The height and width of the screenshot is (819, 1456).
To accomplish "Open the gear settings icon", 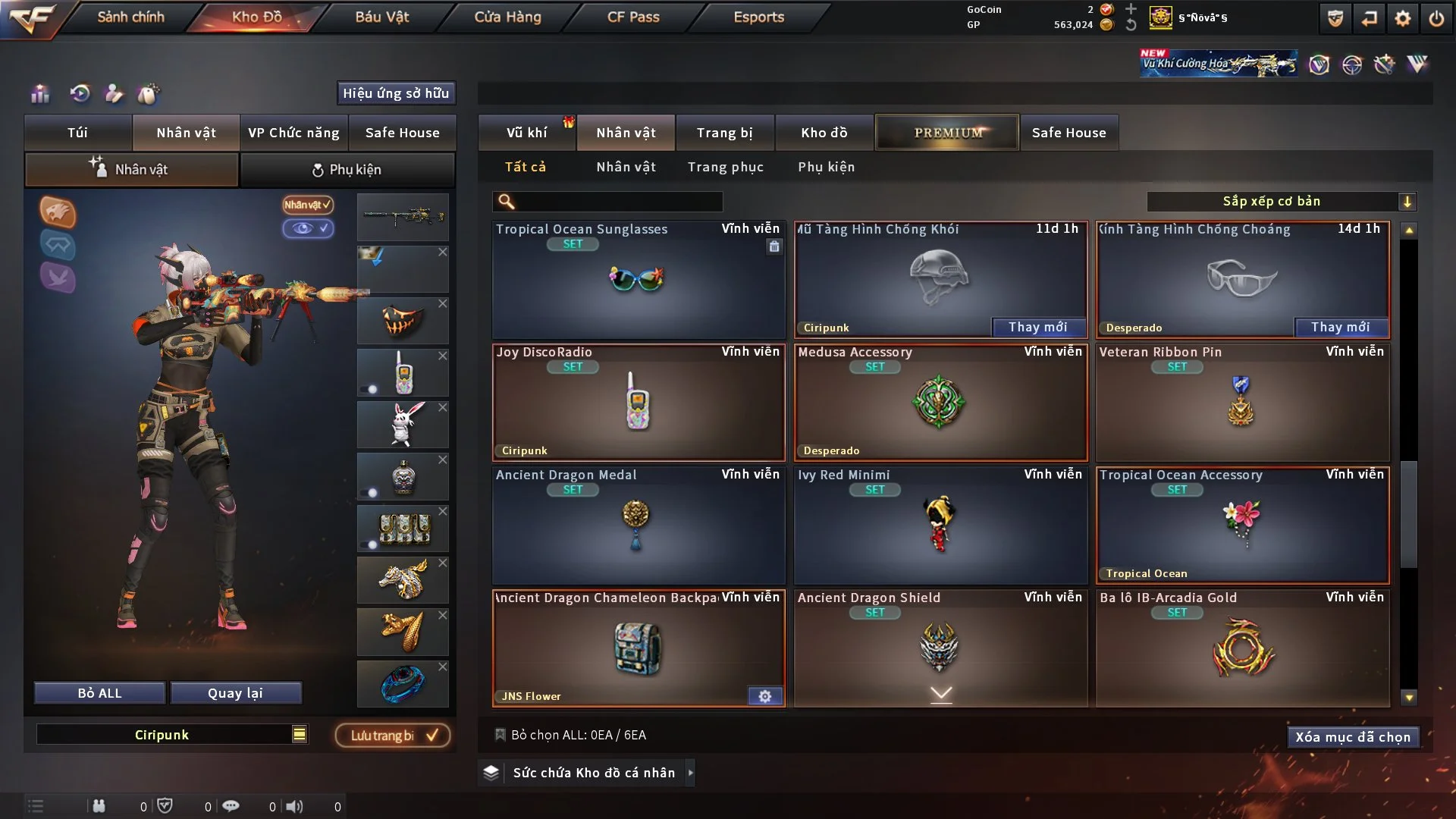I will tap(1402, 18).
